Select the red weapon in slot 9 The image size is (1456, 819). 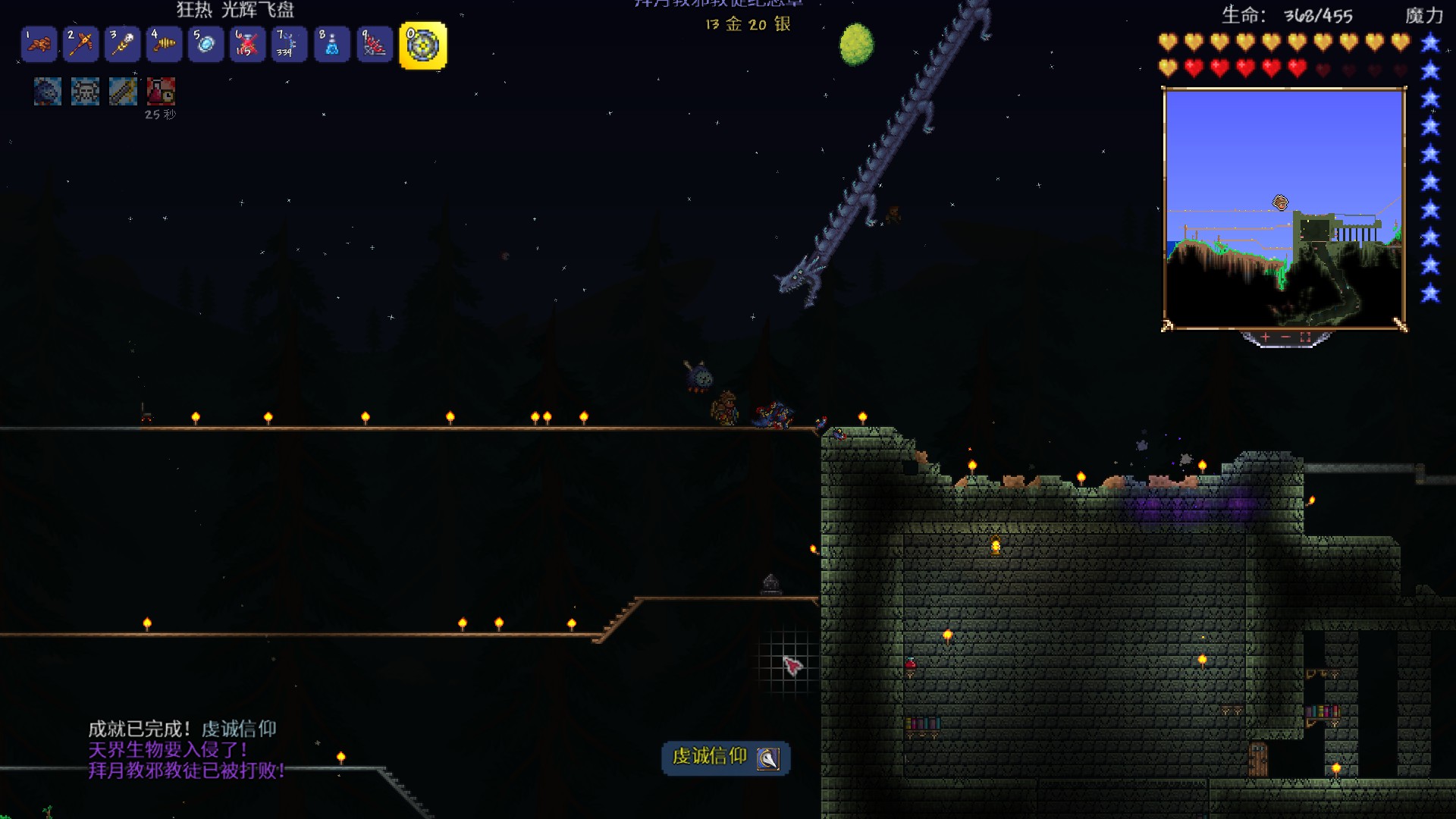(x=374, y=44)
